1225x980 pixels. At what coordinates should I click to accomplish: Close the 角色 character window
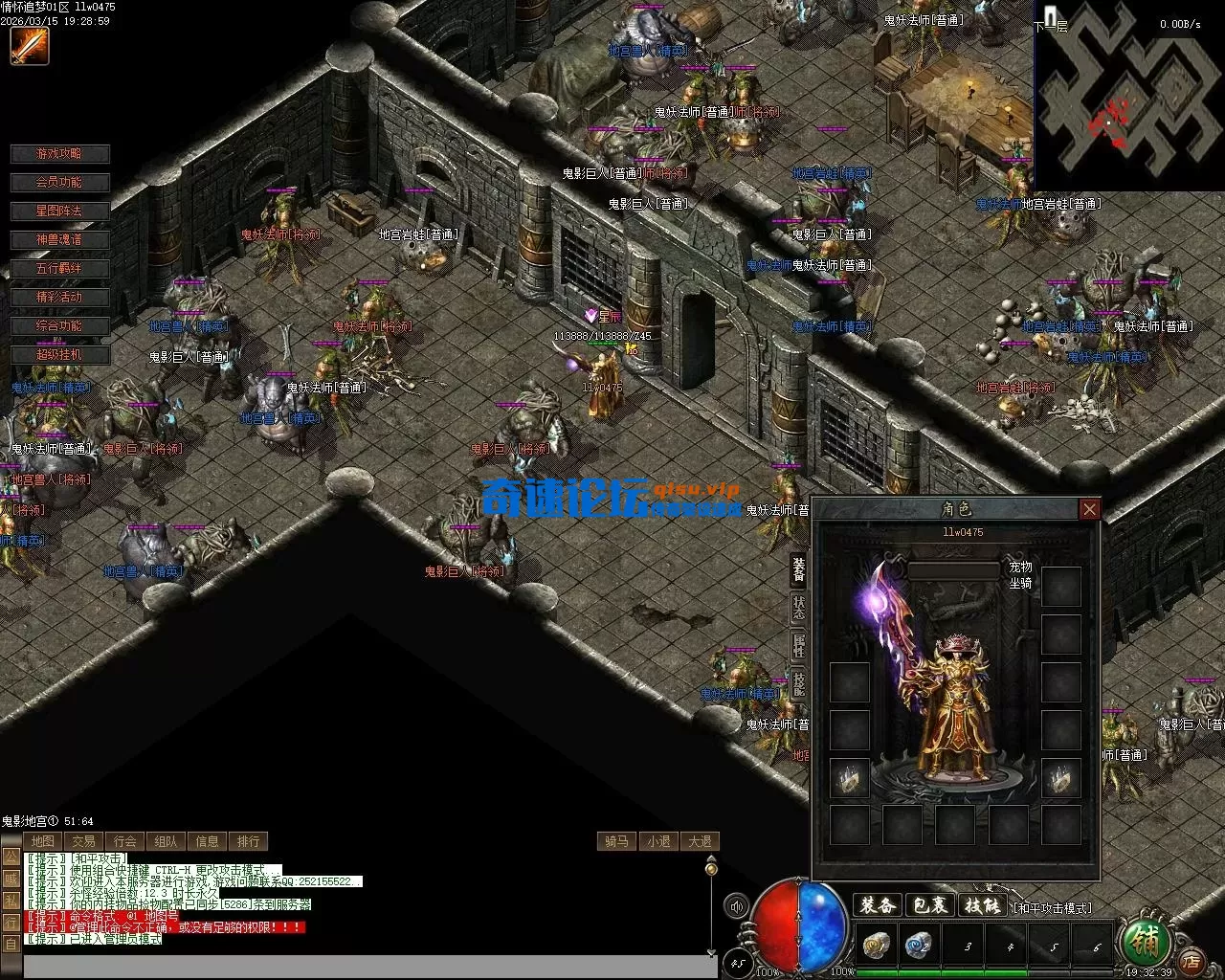(x=1089, y=509)
